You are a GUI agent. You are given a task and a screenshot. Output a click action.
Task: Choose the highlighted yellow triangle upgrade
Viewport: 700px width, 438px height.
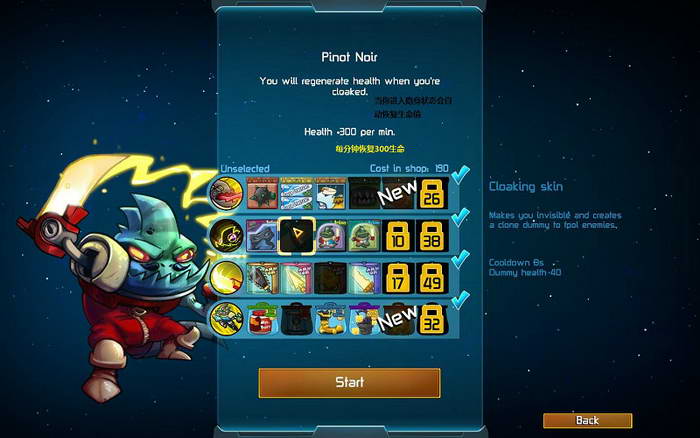(296, 235)
